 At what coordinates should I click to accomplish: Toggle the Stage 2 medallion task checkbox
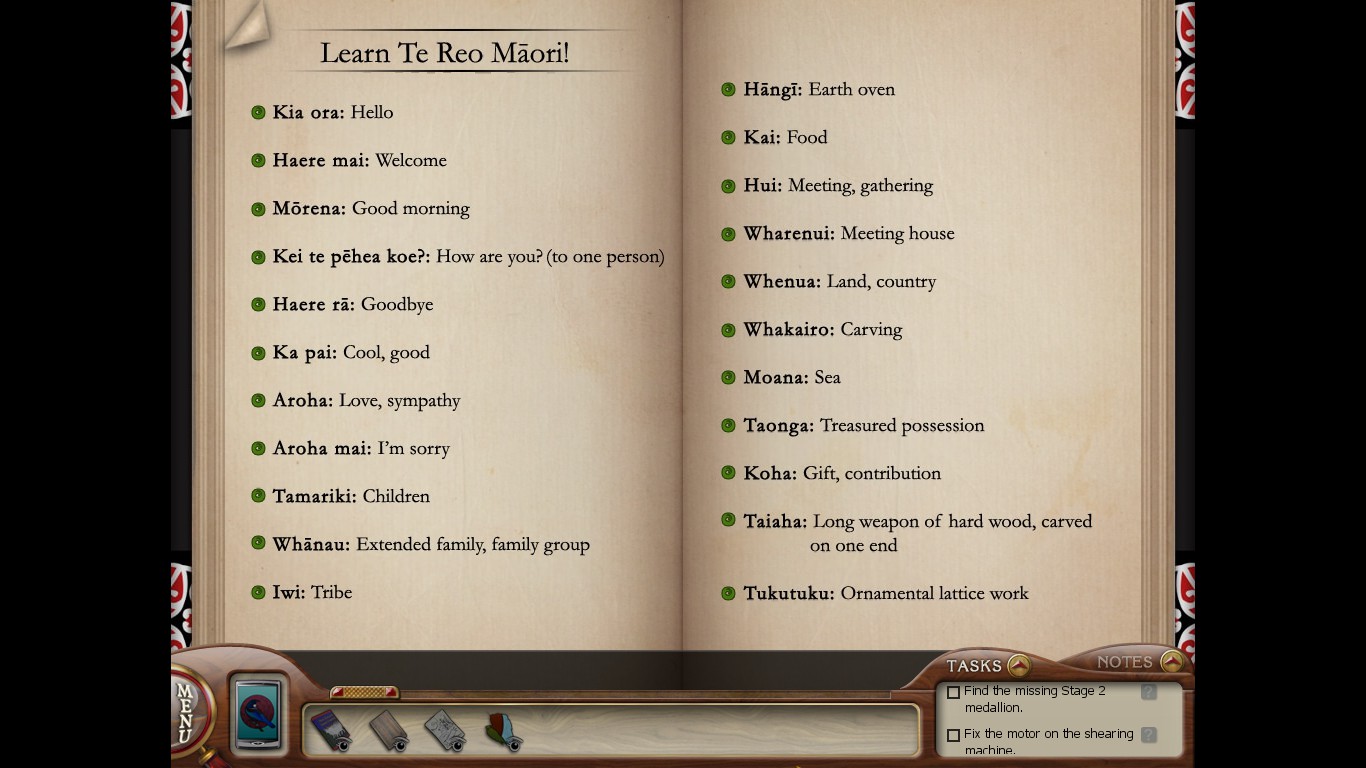point(954,692)
